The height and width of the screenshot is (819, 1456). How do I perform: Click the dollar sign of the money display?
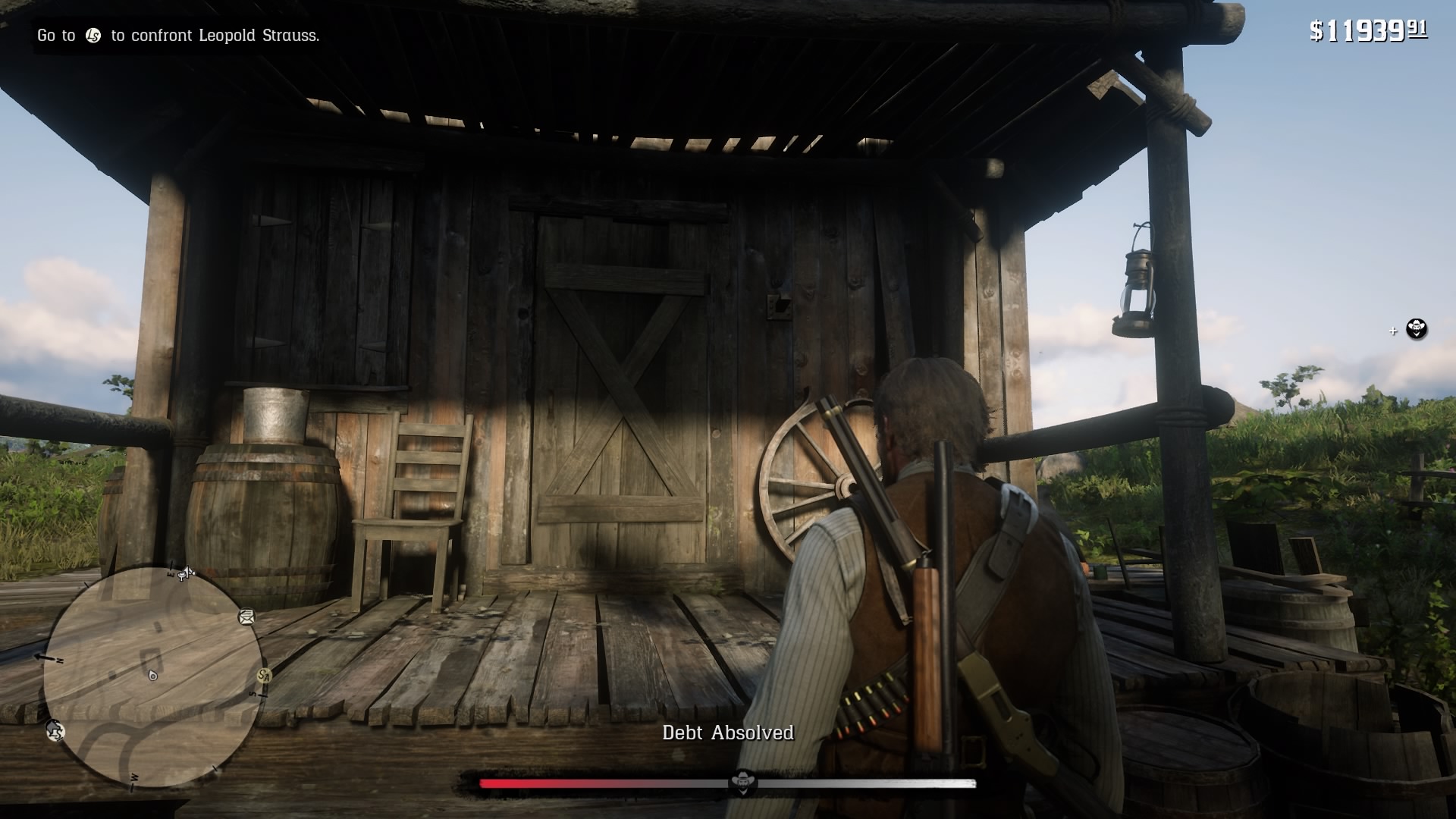tap(1316, 28)
